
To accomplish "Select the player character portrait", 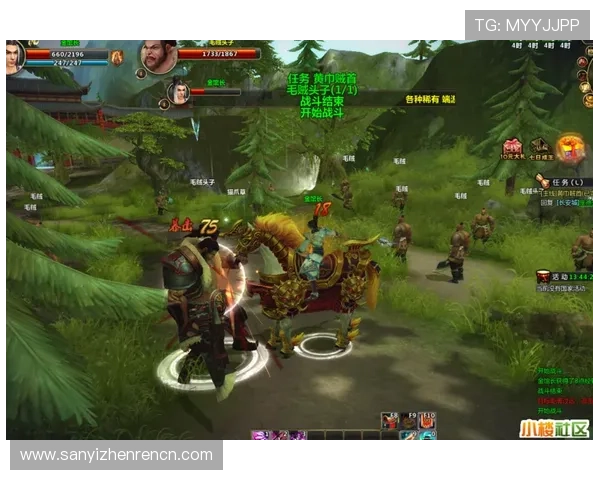I will point(14,56).
